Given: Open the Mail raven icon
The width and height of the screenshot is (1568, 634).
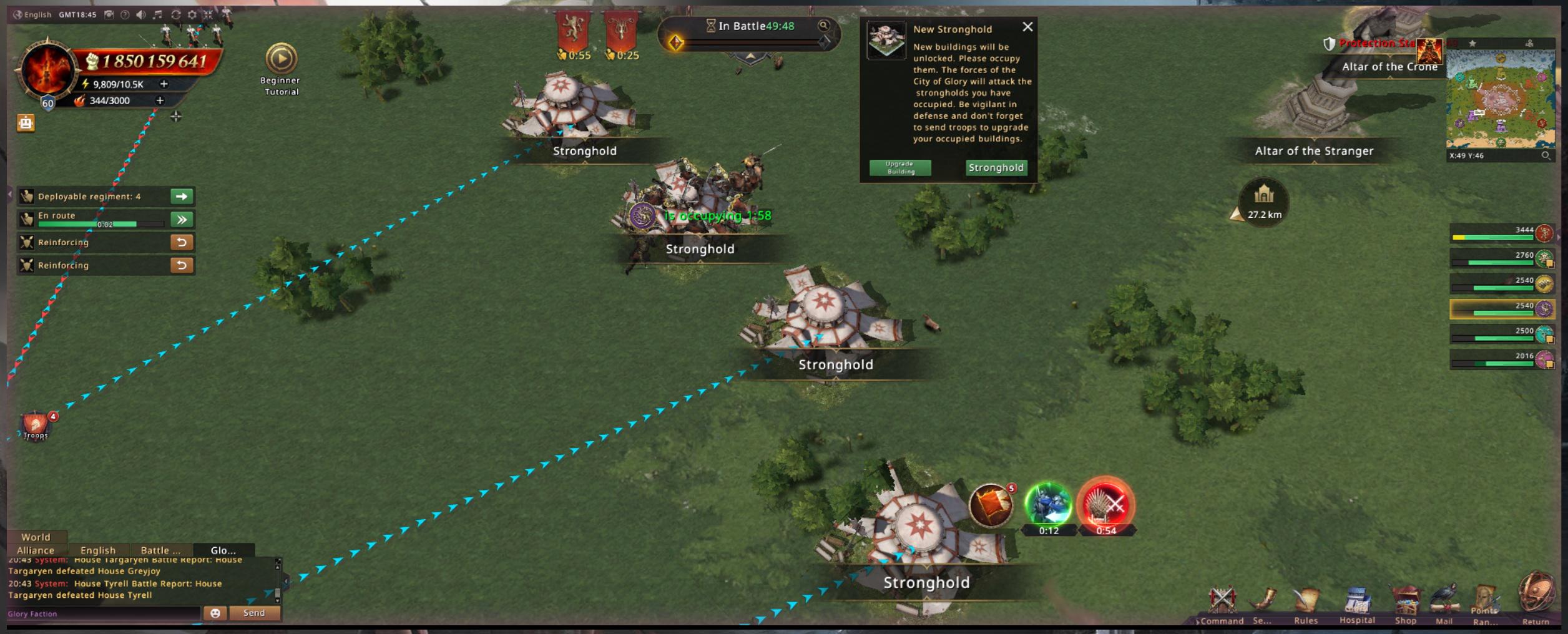Looking at the screenshot, I should pos(1444,604).
